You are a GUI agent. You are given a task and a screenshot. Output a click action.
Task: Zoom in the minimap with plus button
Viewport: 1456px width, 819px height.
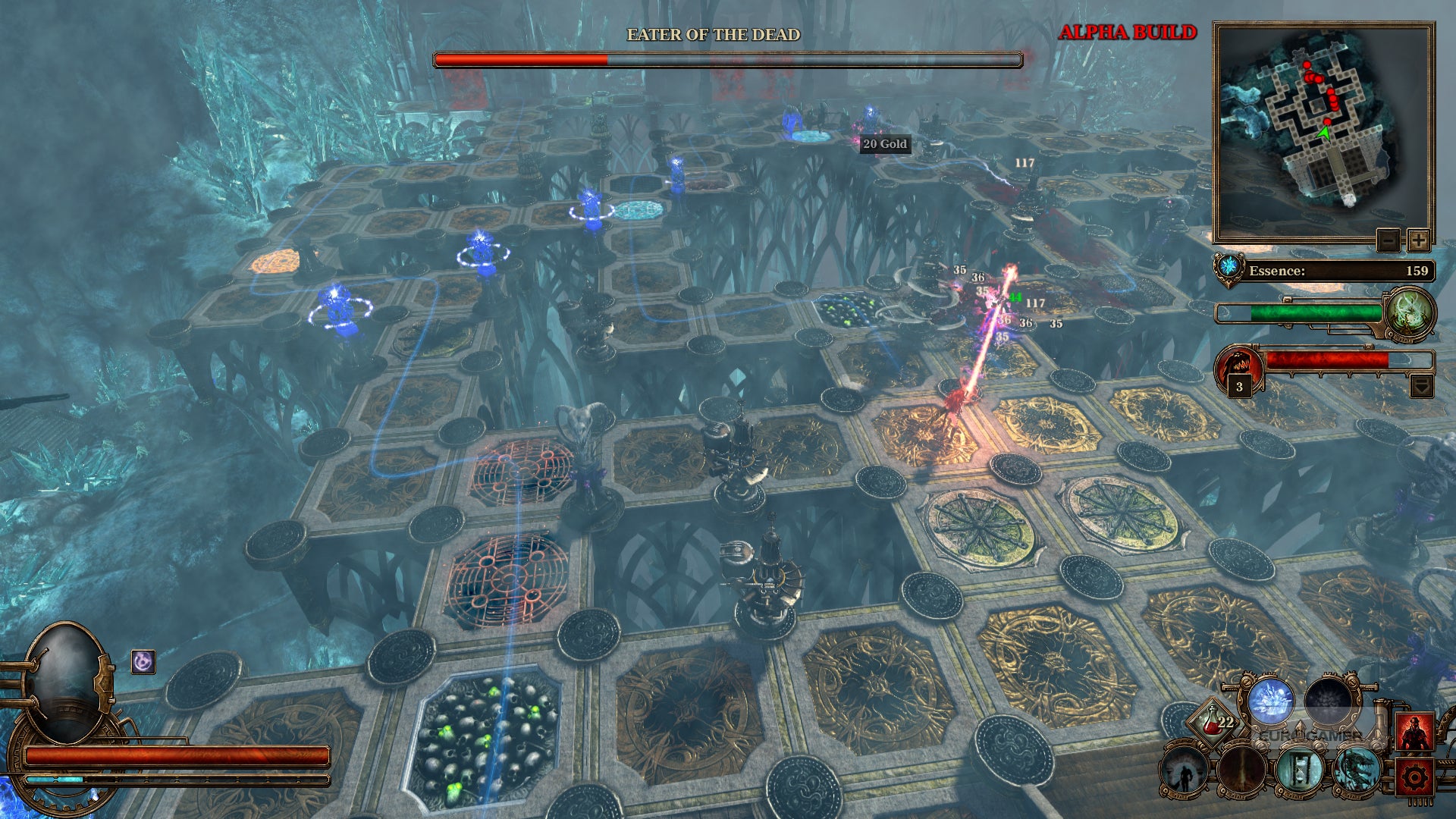point(1418,241)
